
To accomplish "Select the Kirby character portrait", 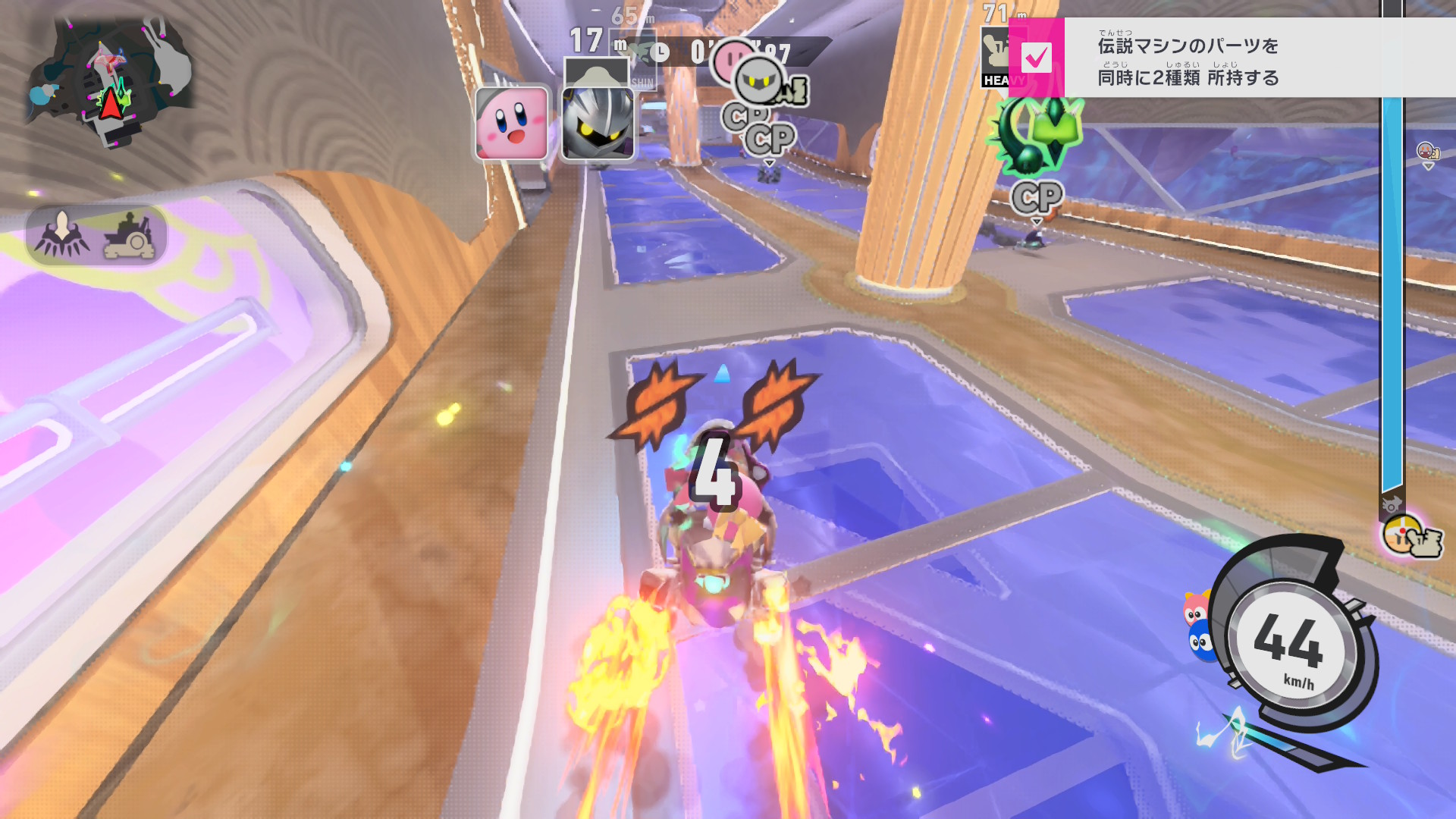I will tap(512, 123).
